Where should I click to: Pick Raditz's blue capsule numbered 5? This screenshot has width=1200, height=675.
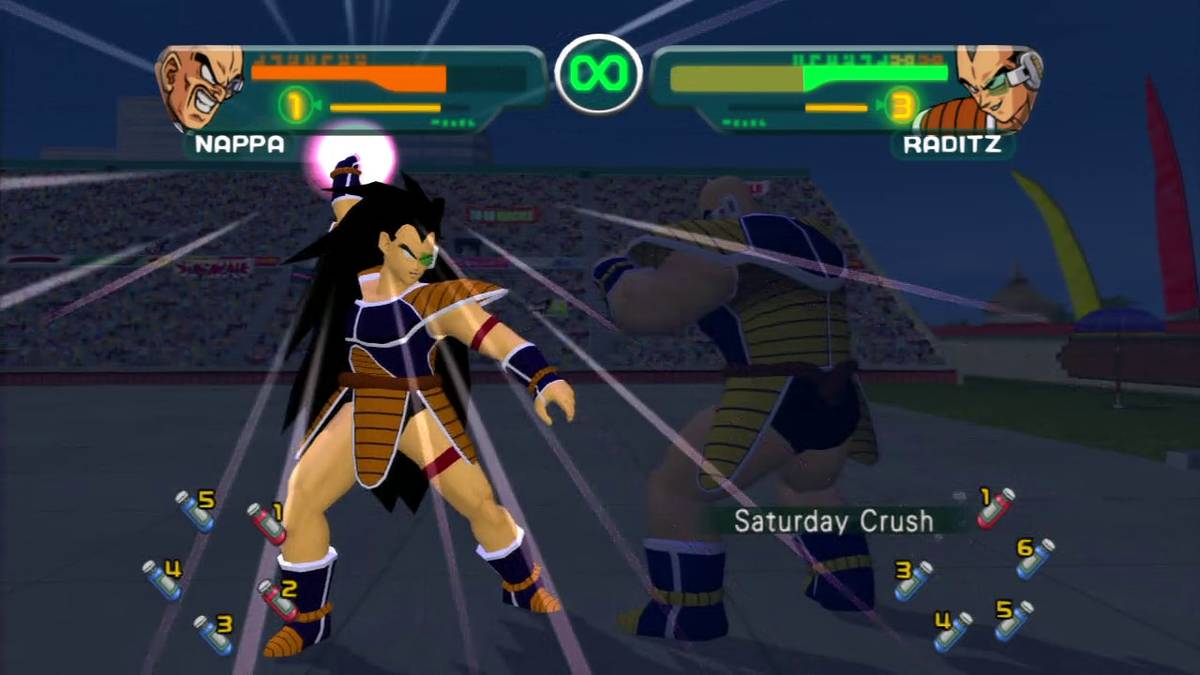[x=1013, y=619]
